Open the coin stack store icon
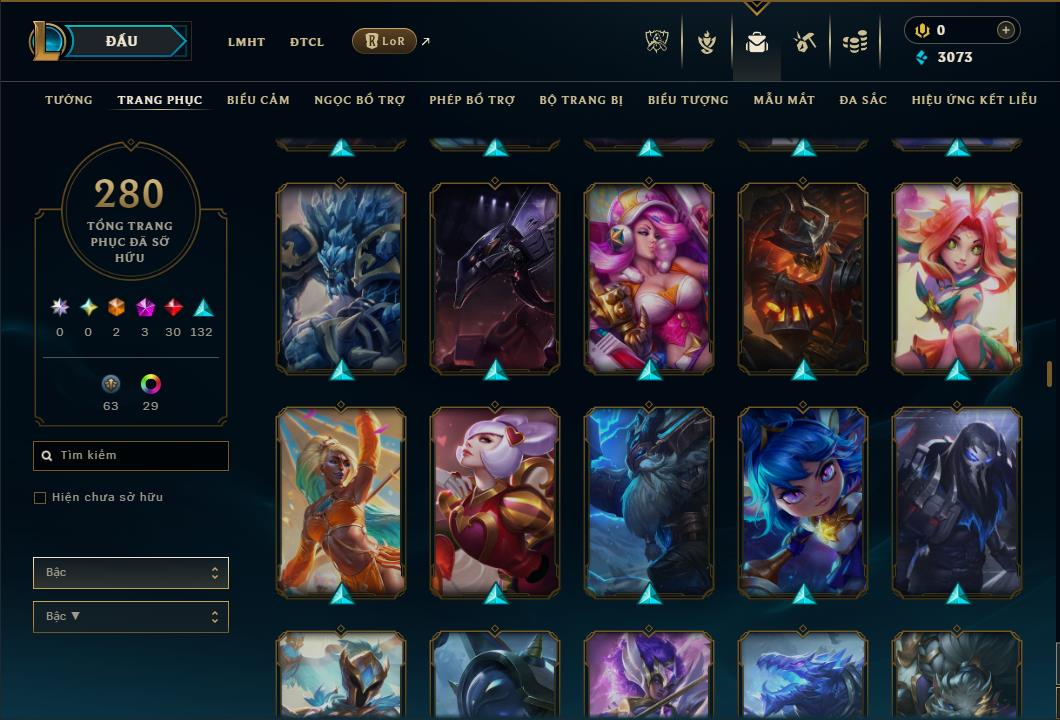The image size is (1060, 720). pos(854,42)
